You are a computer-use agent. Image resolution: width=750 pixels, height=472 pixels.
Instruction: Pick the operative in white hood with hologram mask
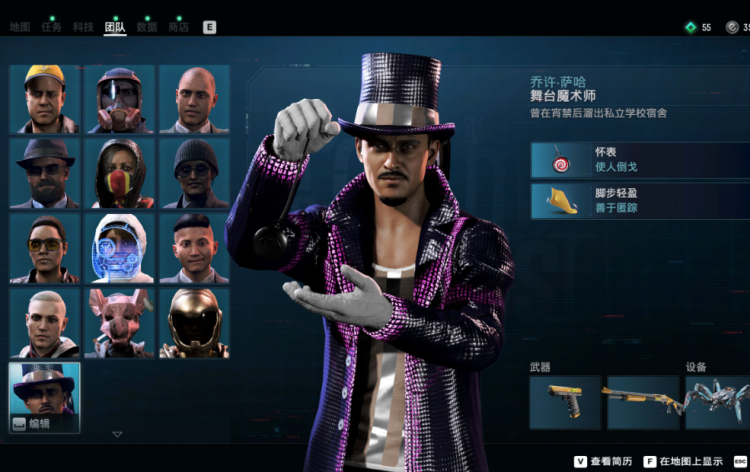coord(119,248)
